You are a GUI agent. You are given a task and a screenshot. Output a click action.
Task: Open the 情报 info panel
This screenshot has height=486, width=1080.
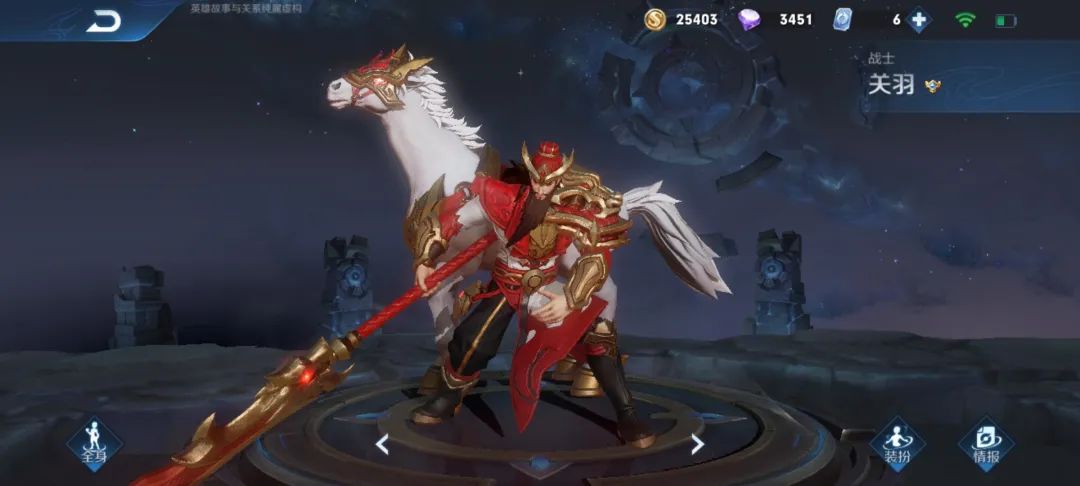coord(985,443)
